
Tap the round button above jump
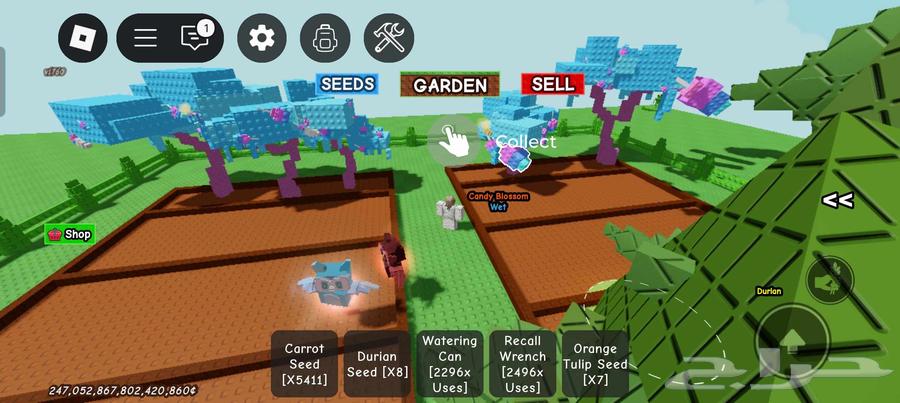pyautogui.click(x=829, y=281)
